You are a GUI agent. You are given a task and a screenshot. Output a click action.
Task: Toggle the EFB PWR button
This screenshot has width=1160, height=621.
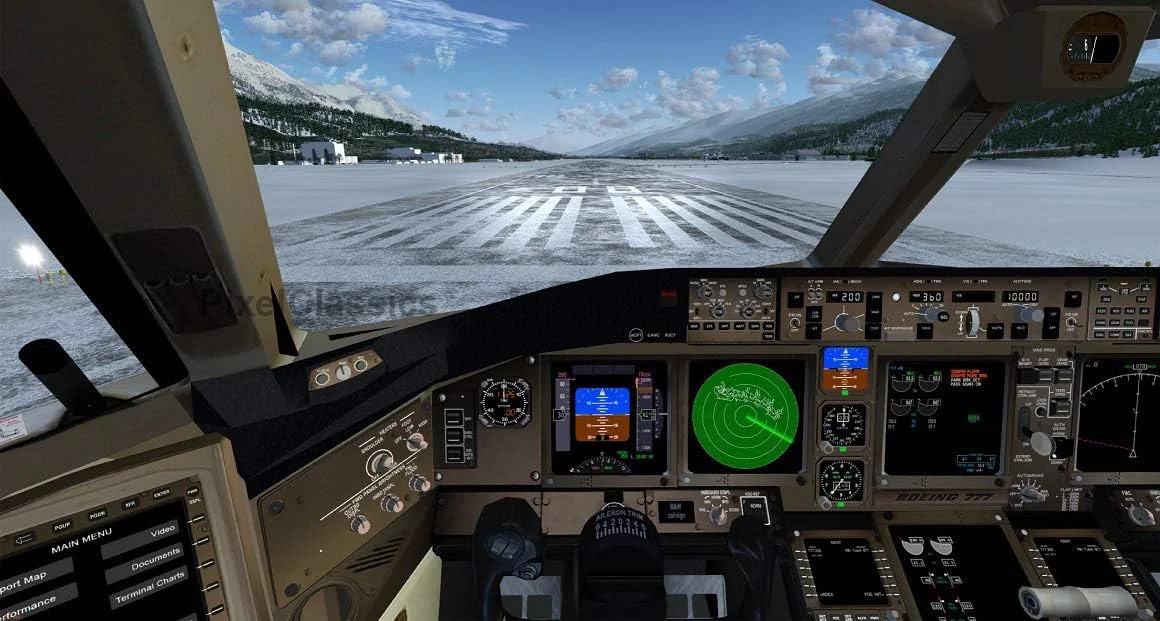[192, 492]
